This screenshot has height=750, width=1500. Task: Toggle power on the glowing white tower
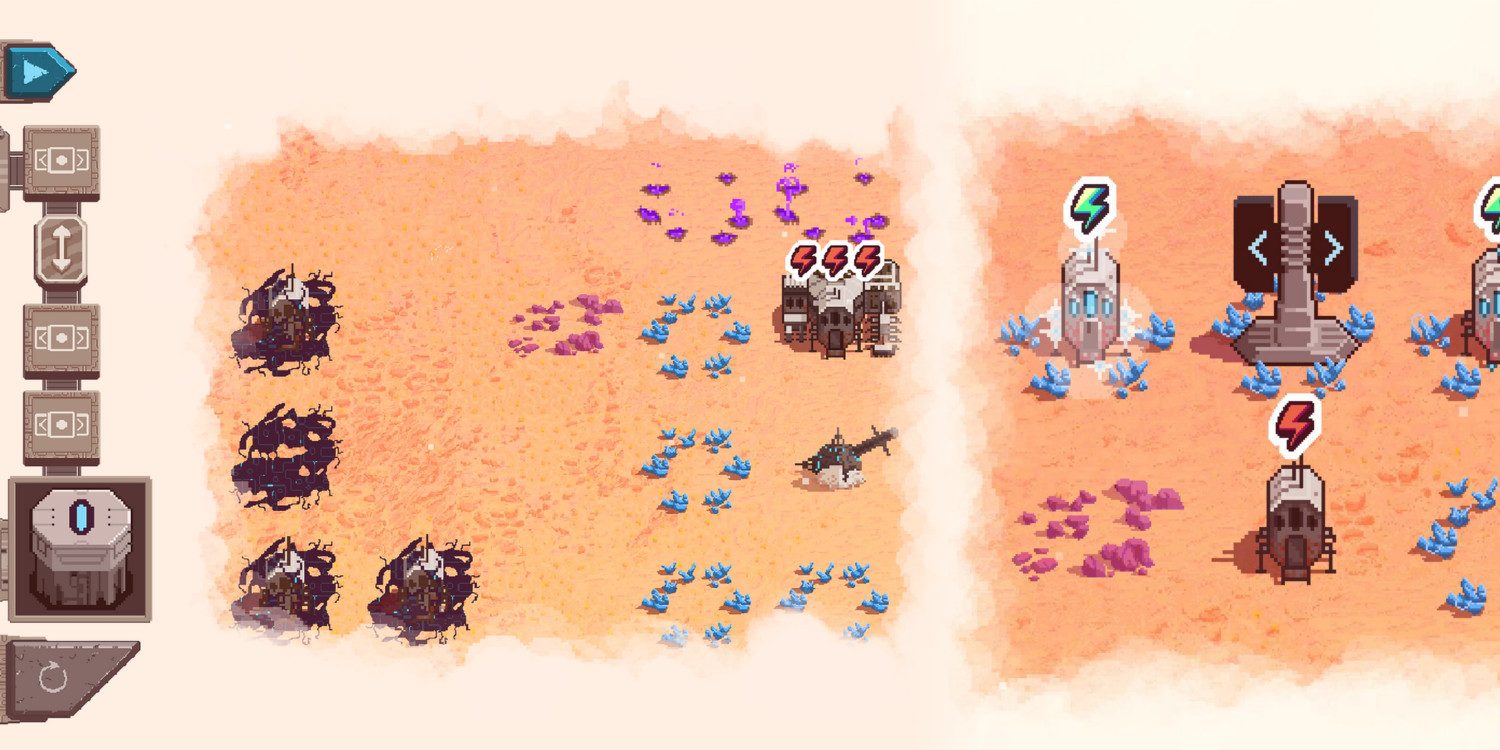point(1090,310)
